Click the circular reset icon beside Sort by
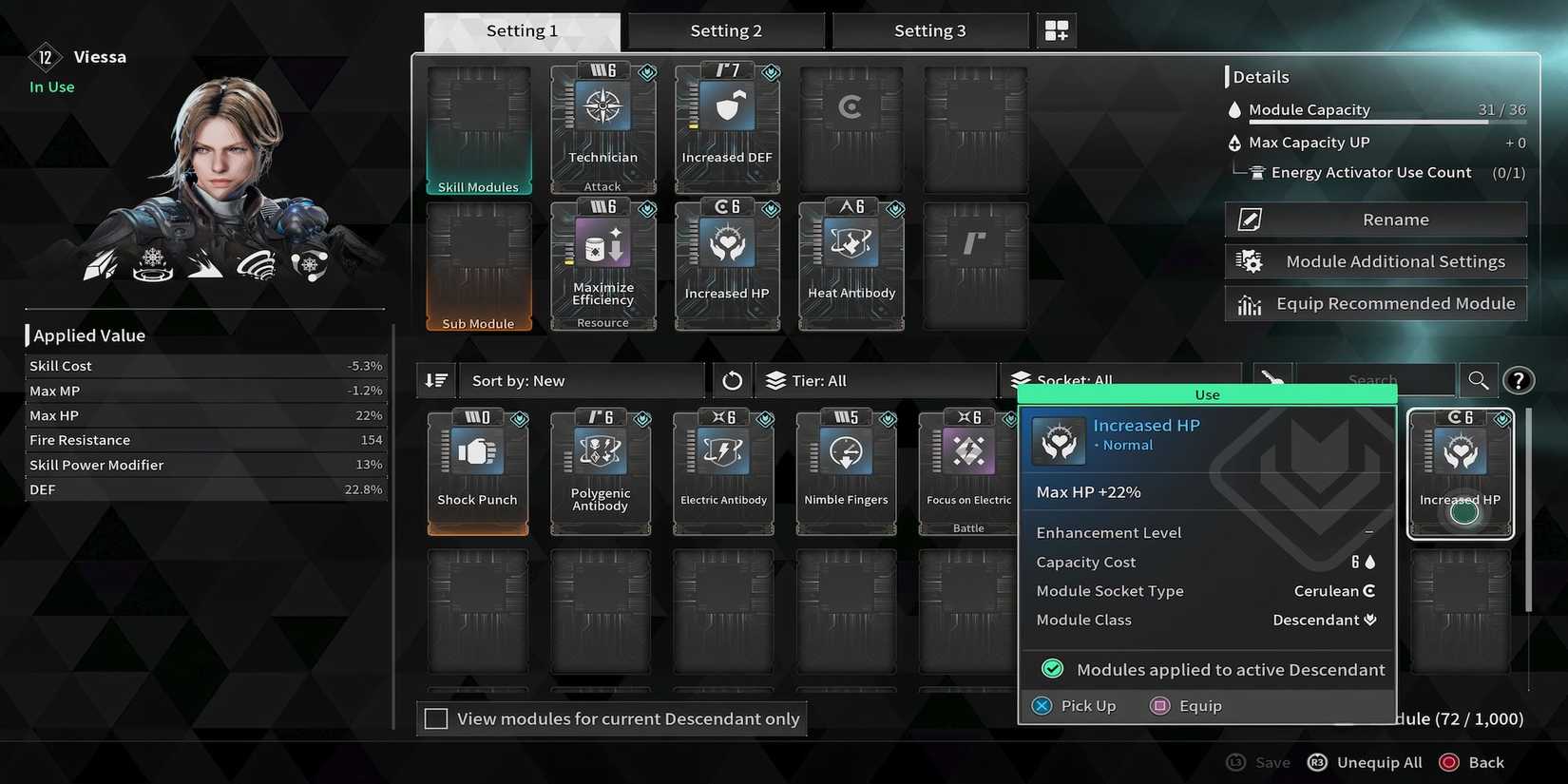Viewport: 1568px width, 784px height. click(732, 379)
